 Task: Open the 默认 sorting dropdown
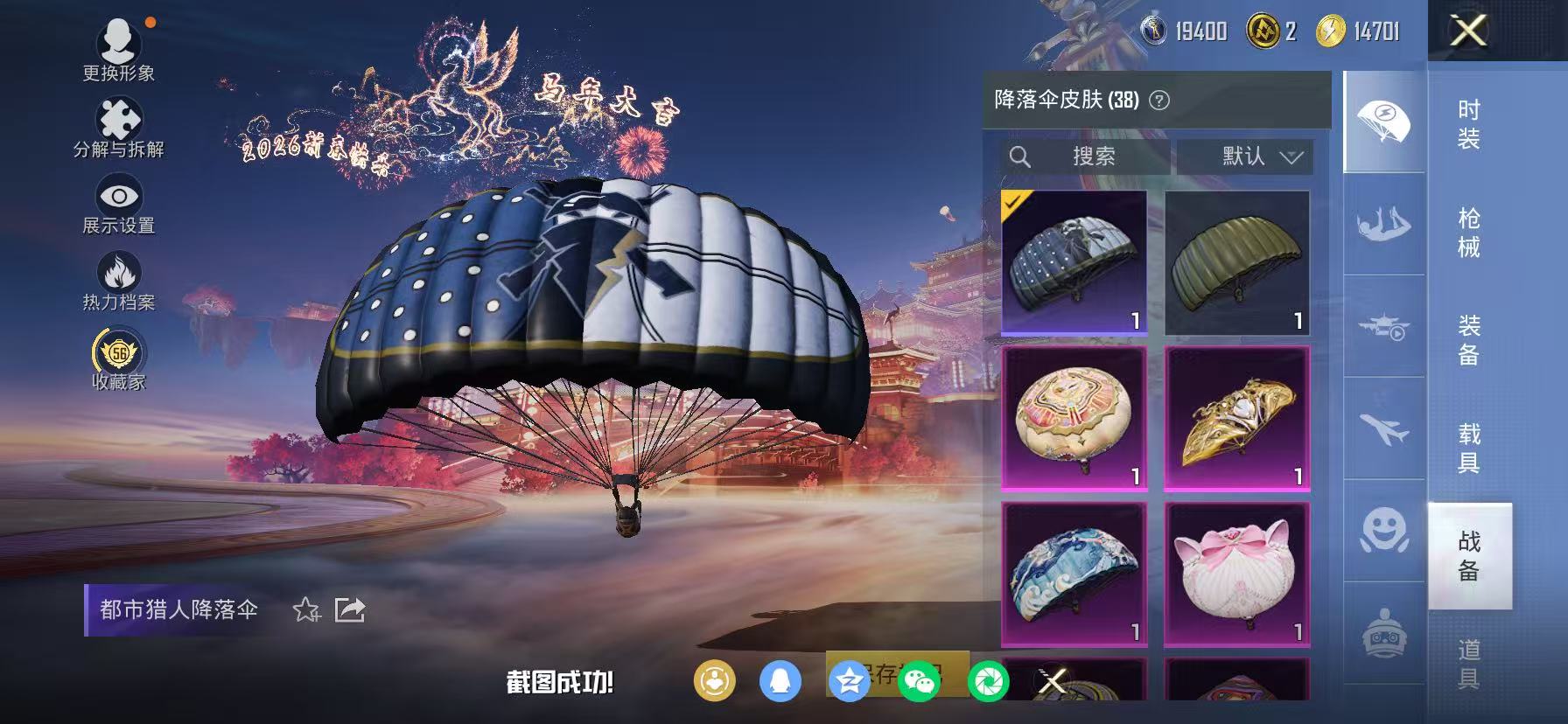pyautogui.click(x=1243, y=157)
